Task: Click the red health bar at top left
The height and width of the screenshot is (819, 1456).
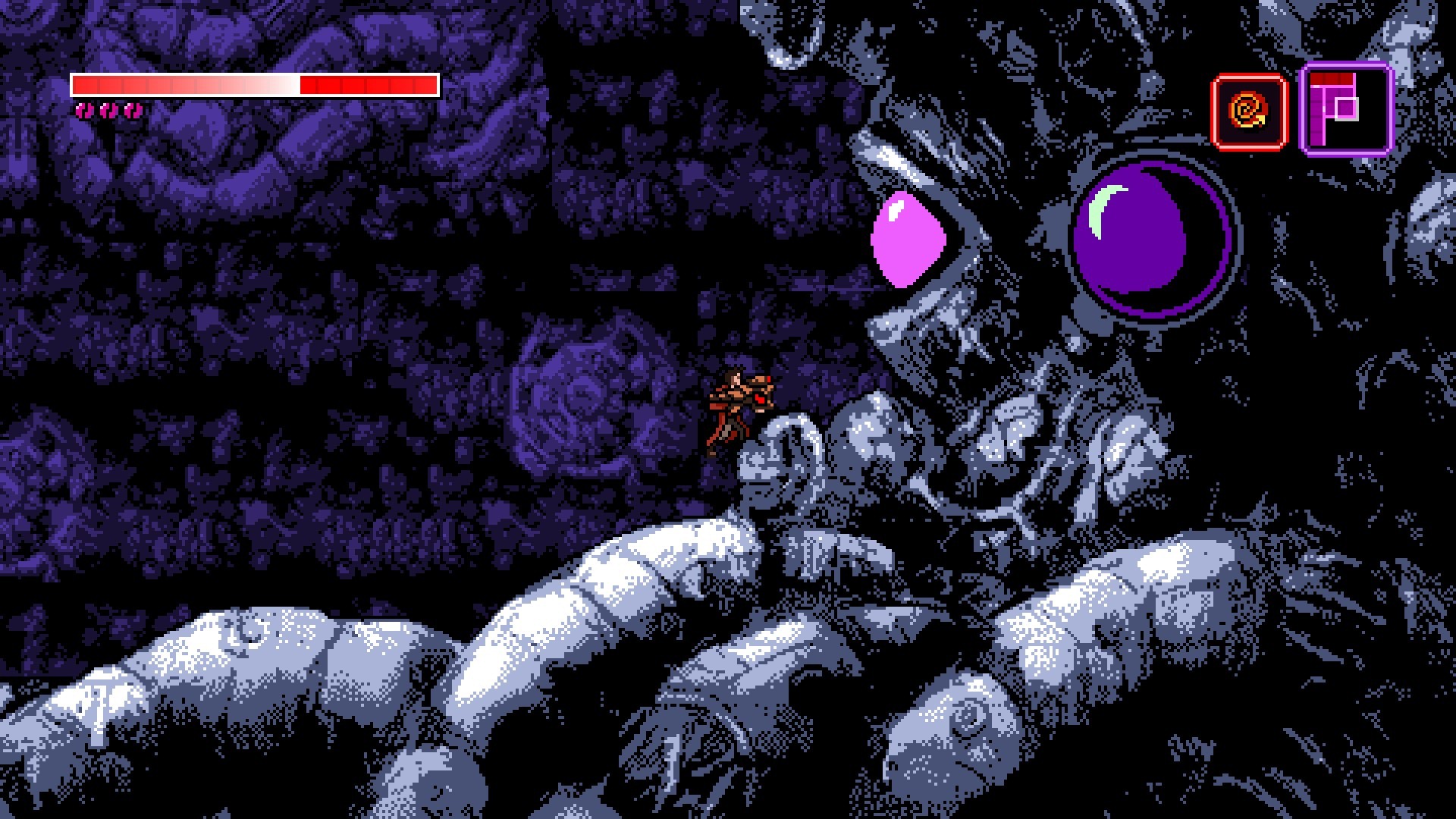Action: point(255,83)
